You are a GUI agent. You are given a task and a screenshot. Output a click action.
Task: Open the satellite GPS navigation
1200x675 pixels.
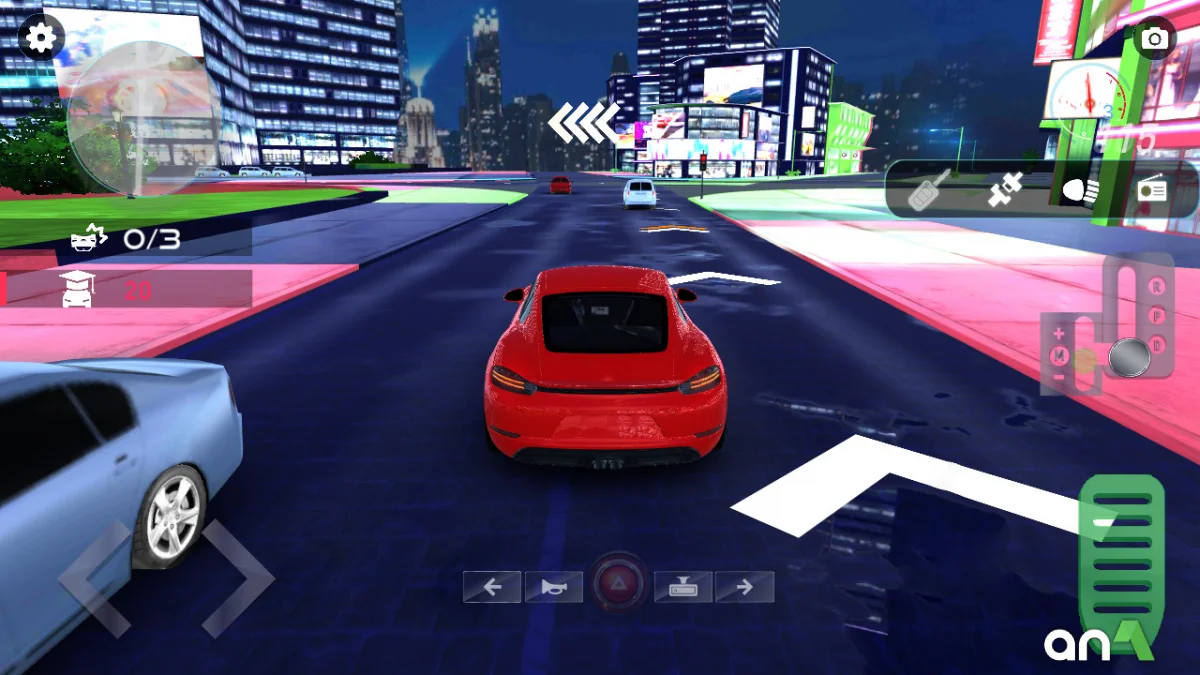1004,189
